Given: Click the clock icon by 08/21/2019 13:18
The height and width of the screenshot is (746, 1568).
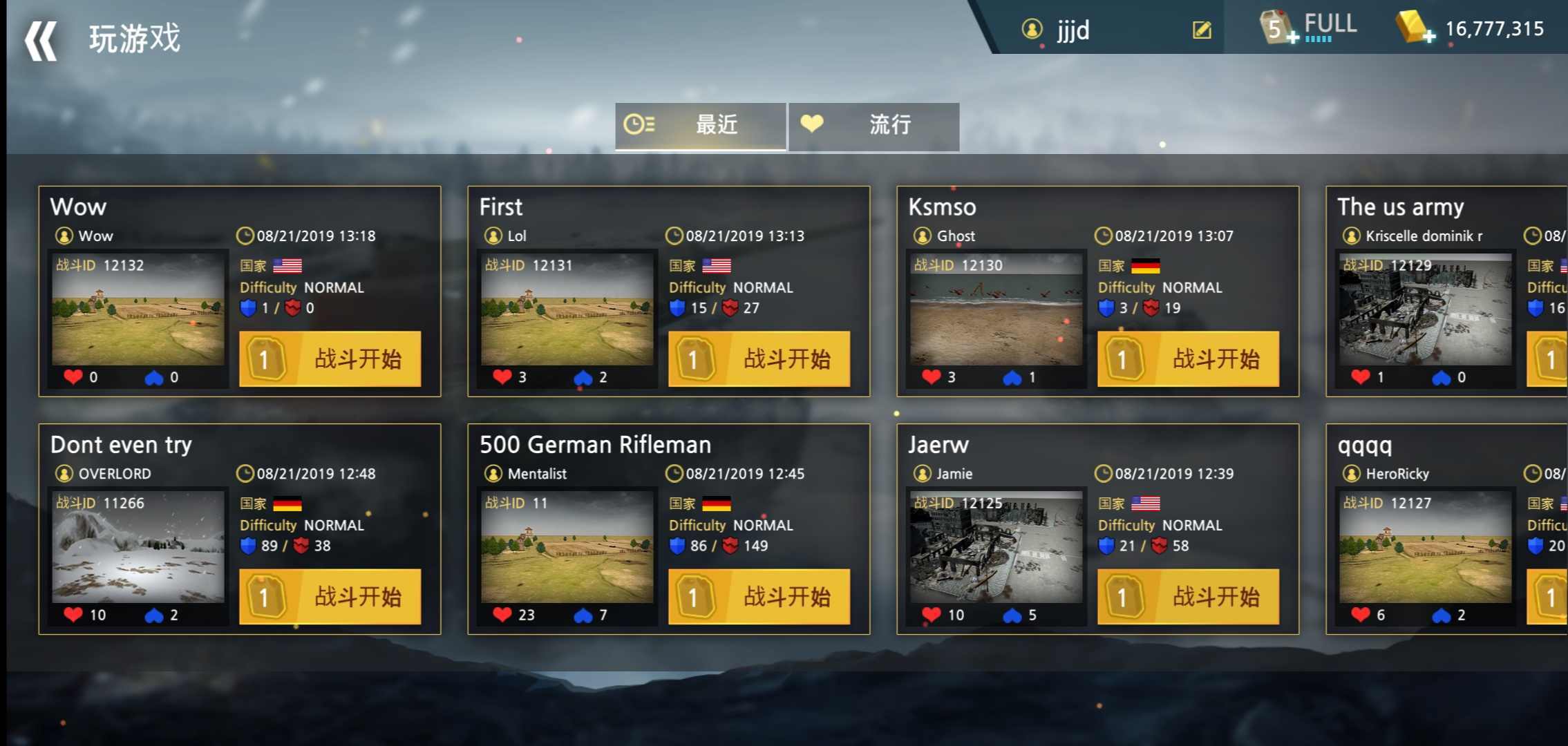Looking at the screenshot, I should point(245,235).
